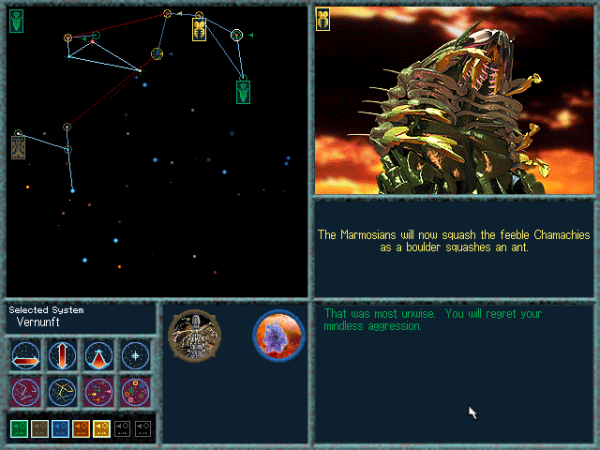Select the white-ringed star system on the map
Screen dimensions: 600x450
click(237, 35)
